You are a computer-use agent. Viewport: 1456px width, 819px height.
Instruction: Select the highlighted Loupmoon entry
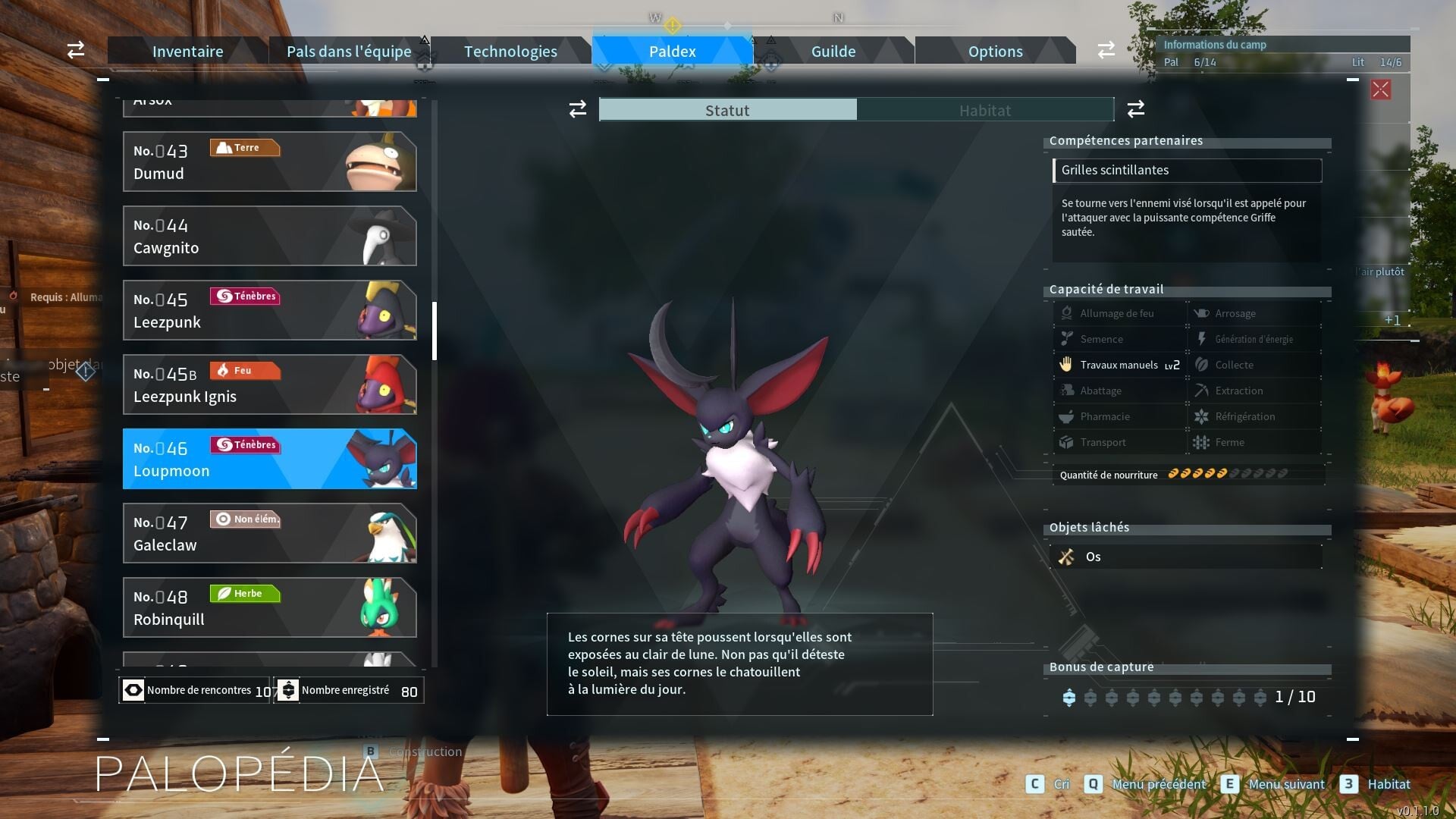(x=269, y=459)
